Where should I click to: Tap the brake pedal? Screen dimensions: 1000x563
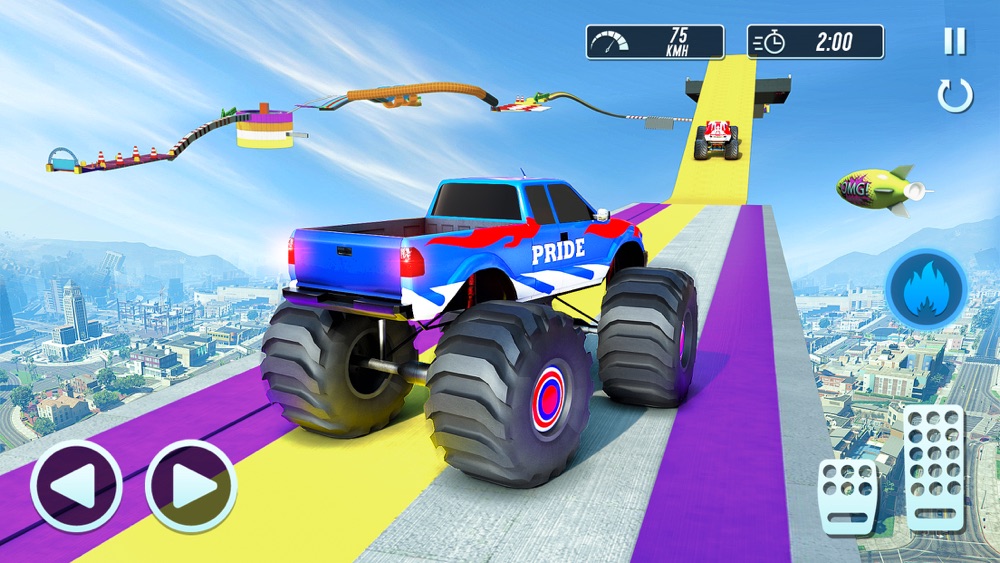(848, 496)
